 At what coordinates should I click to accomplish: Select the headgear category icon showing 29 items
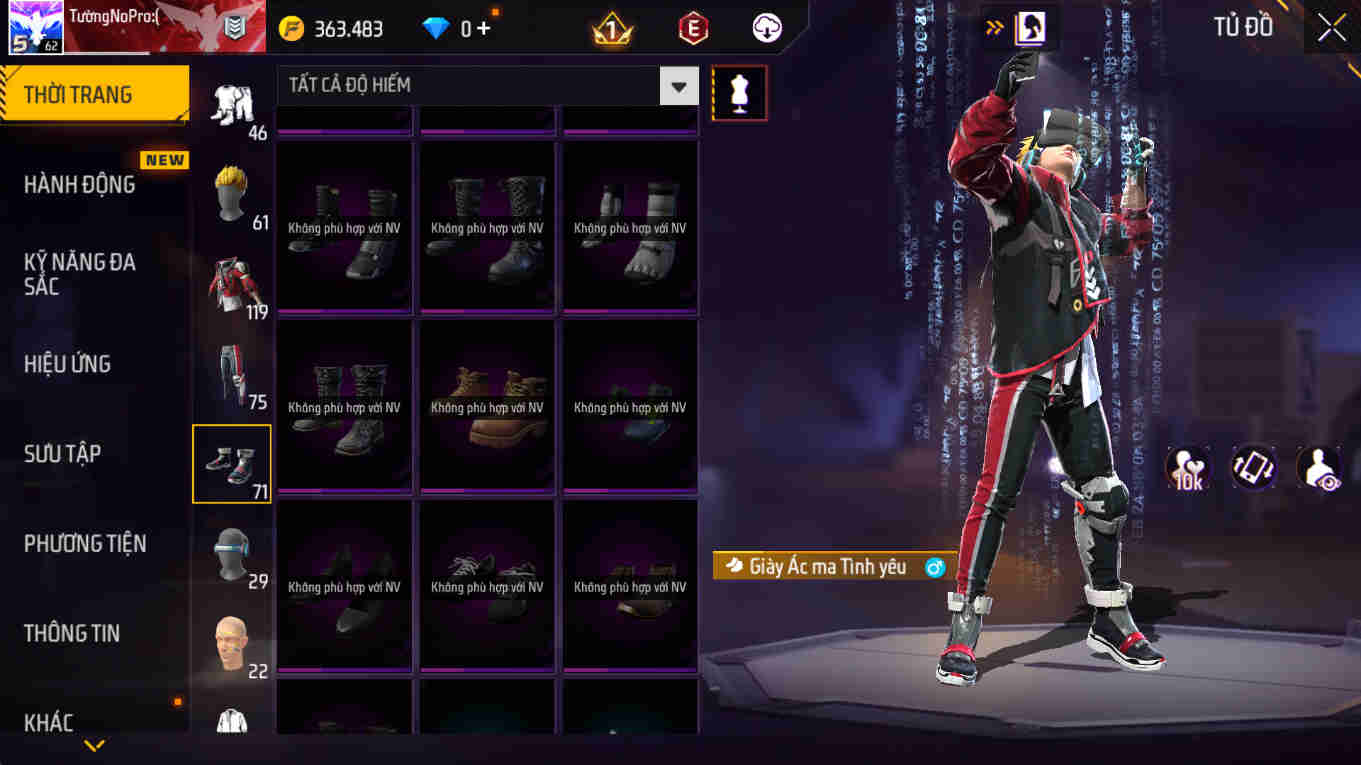[x=231, y=553]
